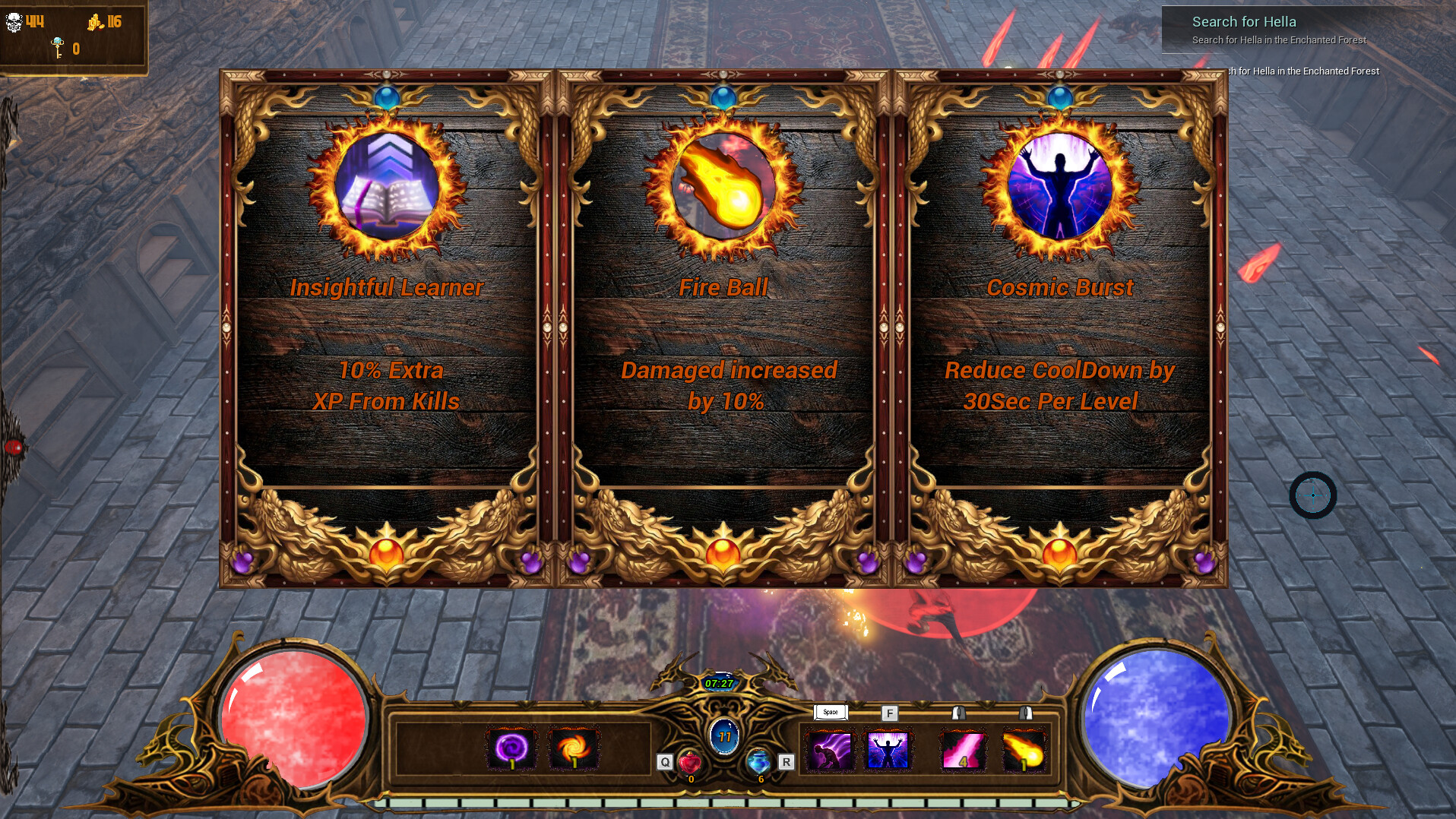This screenshot has width=1456, height=819.
Task: Activate the pink beam skill with 4 charges
Action: coord(962,748)
